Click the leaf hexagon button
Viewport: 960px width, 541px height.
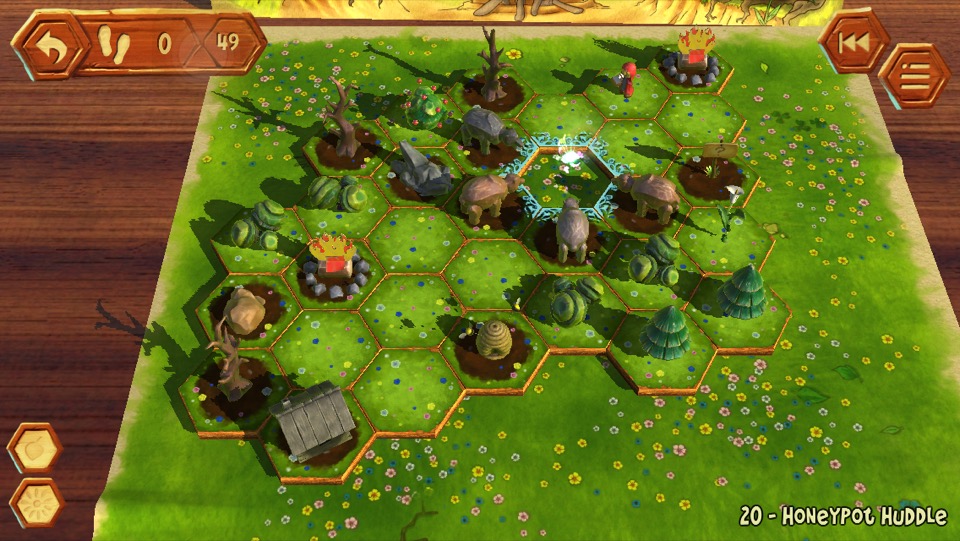click(x=35, y=448)
